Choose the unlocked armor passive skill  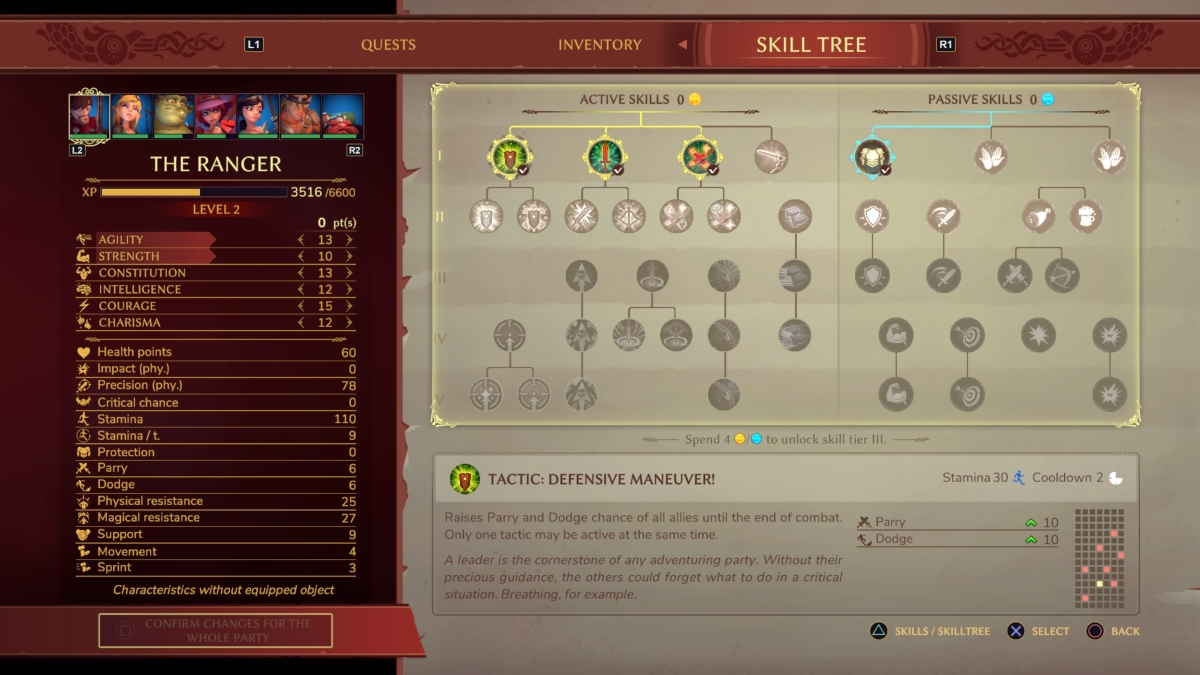tap(873, 157)
